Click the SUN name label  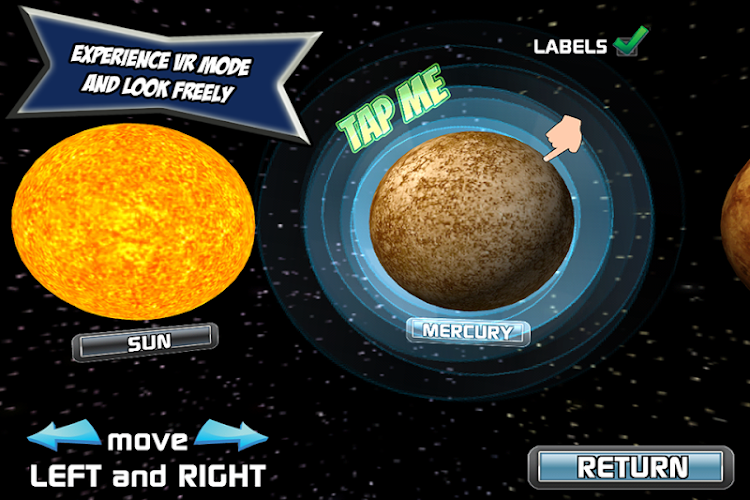[x=145, y=341]
